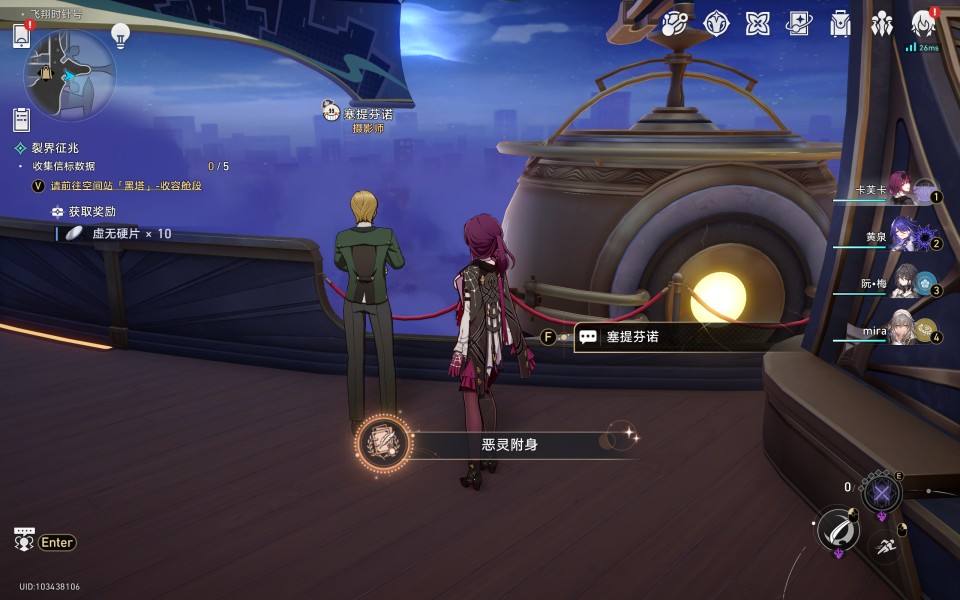Switch to party member 阮•梅
Viewport: 960px width, 600px height.
[905, 283]
